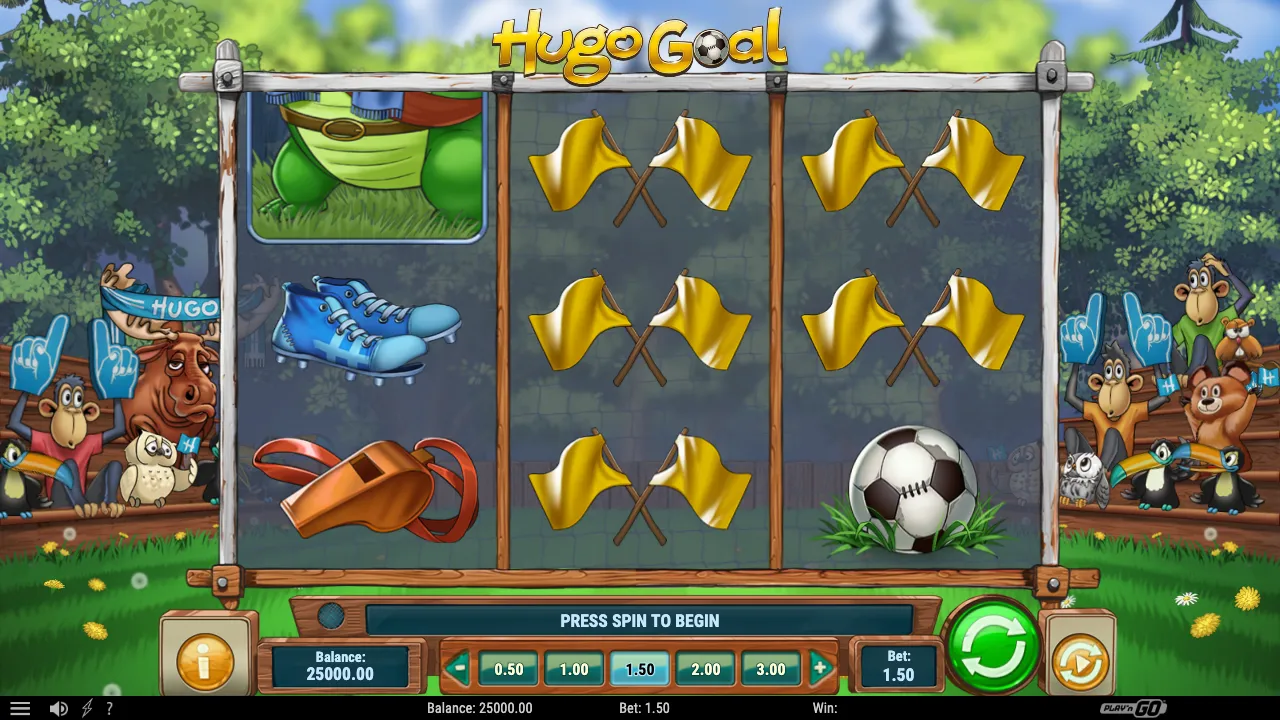The image size is (1280, 720).
Task: Toggle fast play lightning icon
Action: 88,707
